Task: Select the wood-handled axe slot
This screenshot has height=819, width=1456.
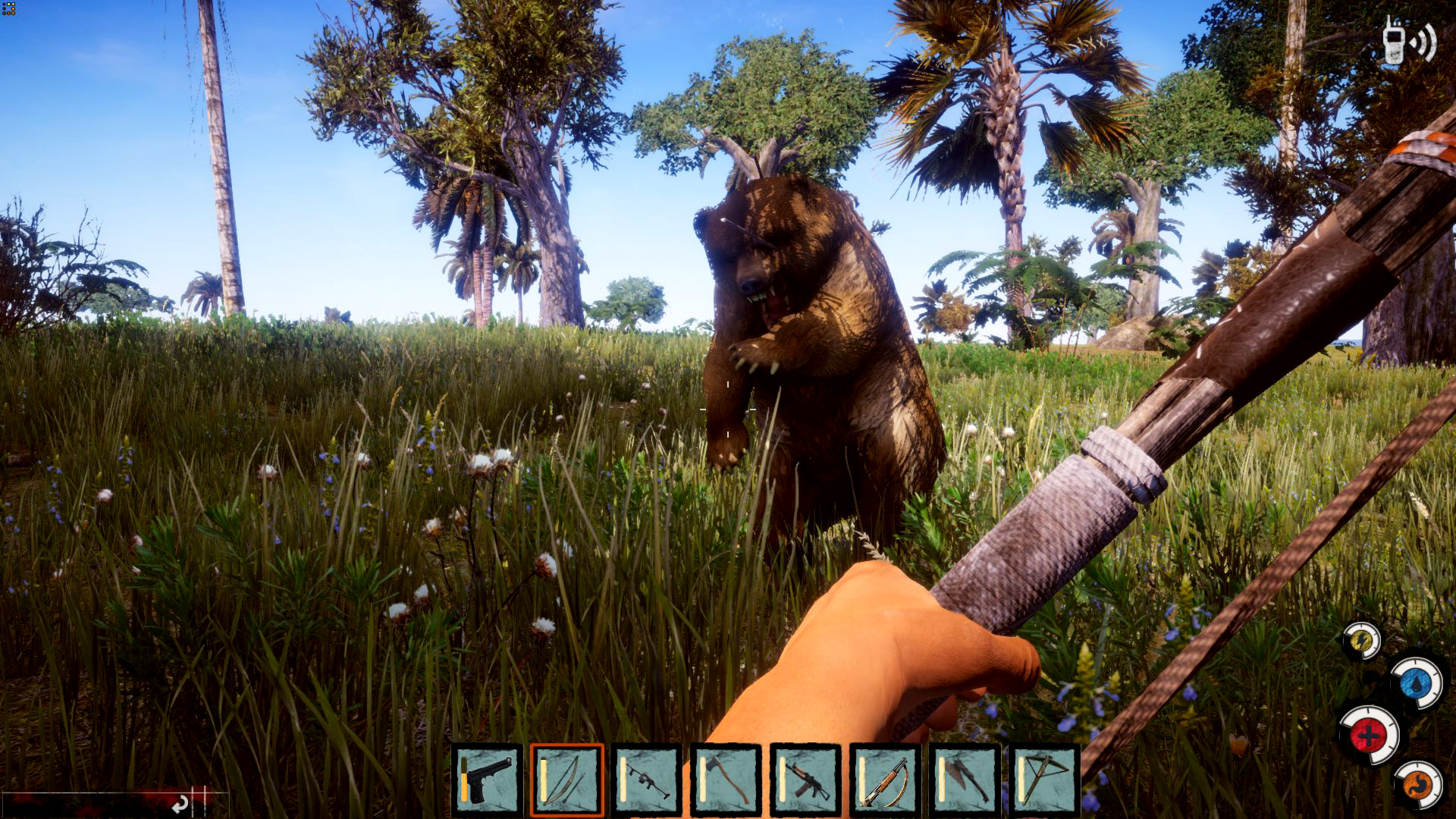Action: 726,780
